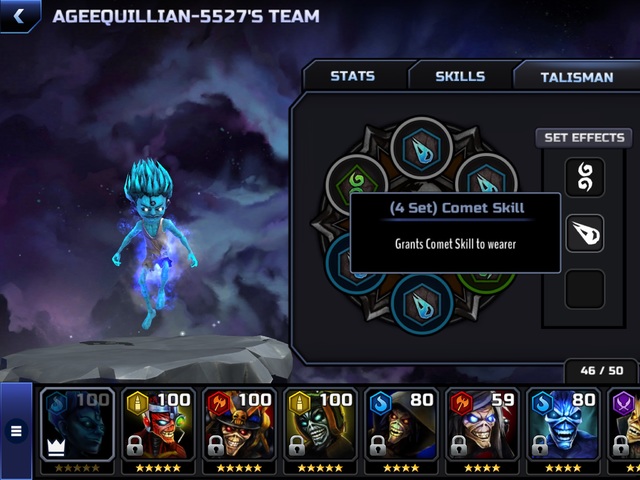Screen dimensions: 640x480
Task: Show the swirl set effect
Action: [x=584, y=177]
